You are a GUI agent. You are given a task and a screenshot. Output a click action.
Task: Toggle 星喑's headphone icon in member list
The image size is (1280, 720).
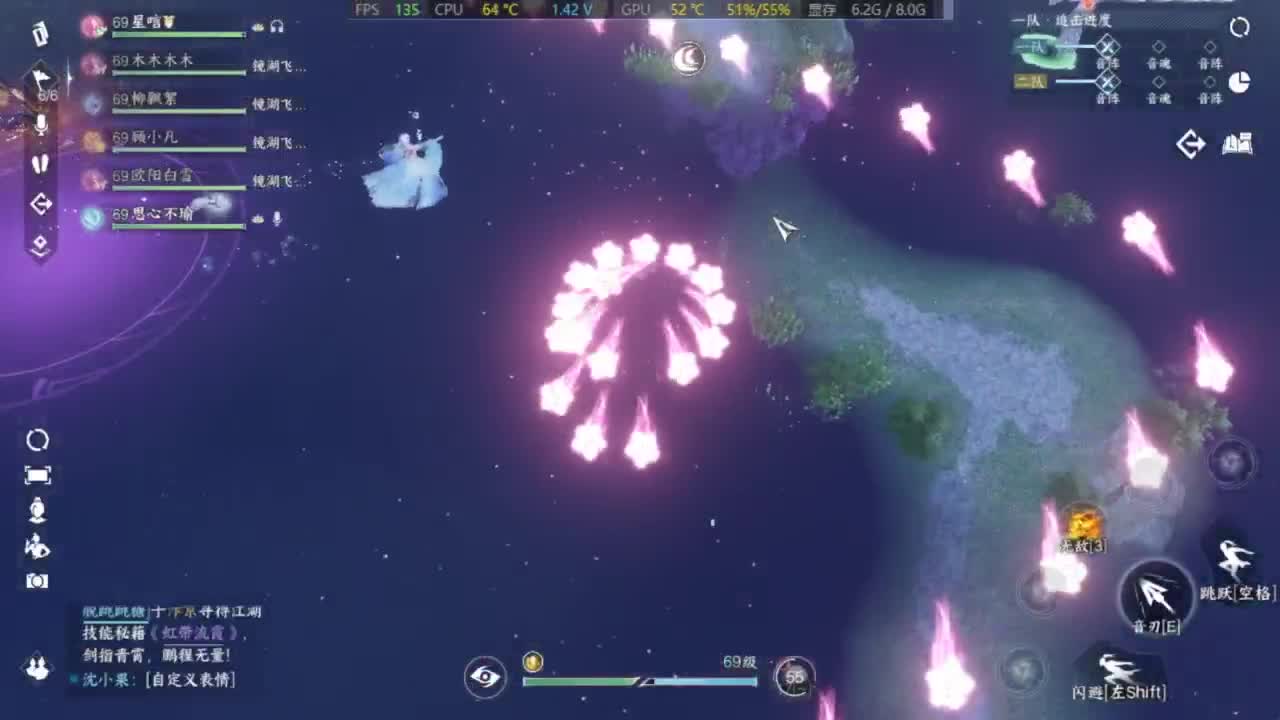277,27
